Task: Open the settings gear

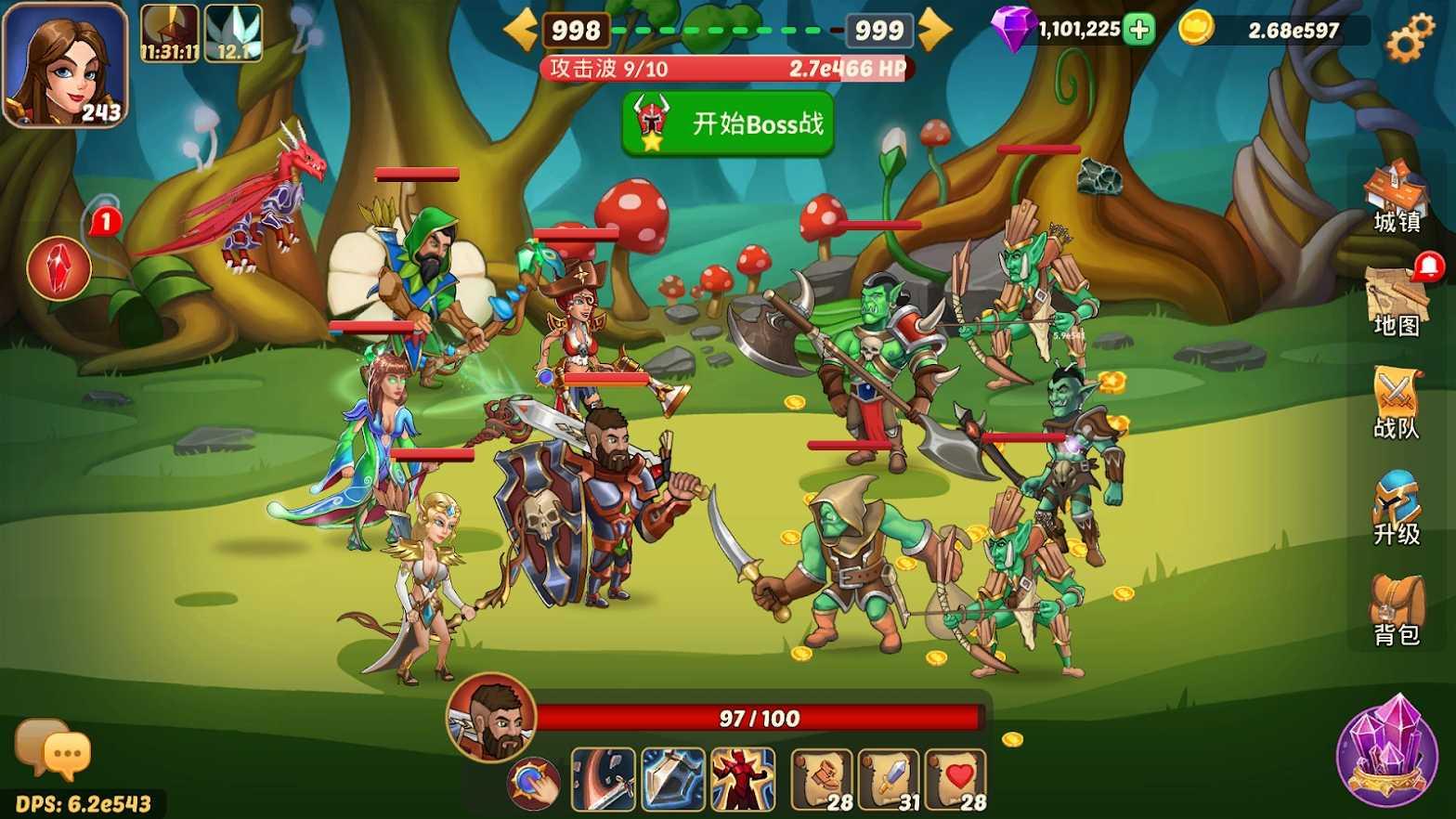Action: point(1409,37)
